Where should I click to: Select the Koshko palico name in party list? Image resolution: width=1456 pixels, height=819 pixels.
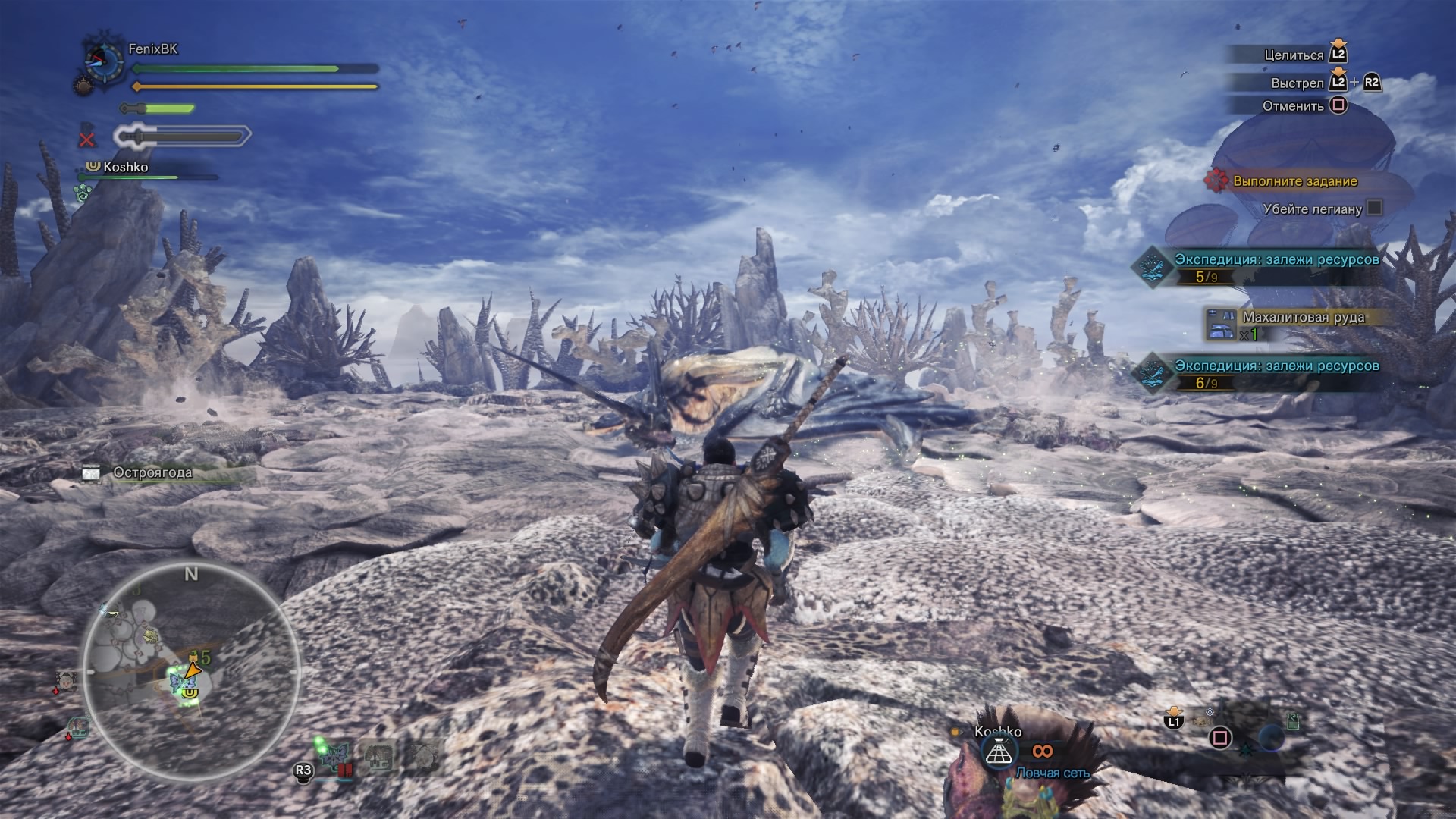pyautogui.click(x=125, y=167)
